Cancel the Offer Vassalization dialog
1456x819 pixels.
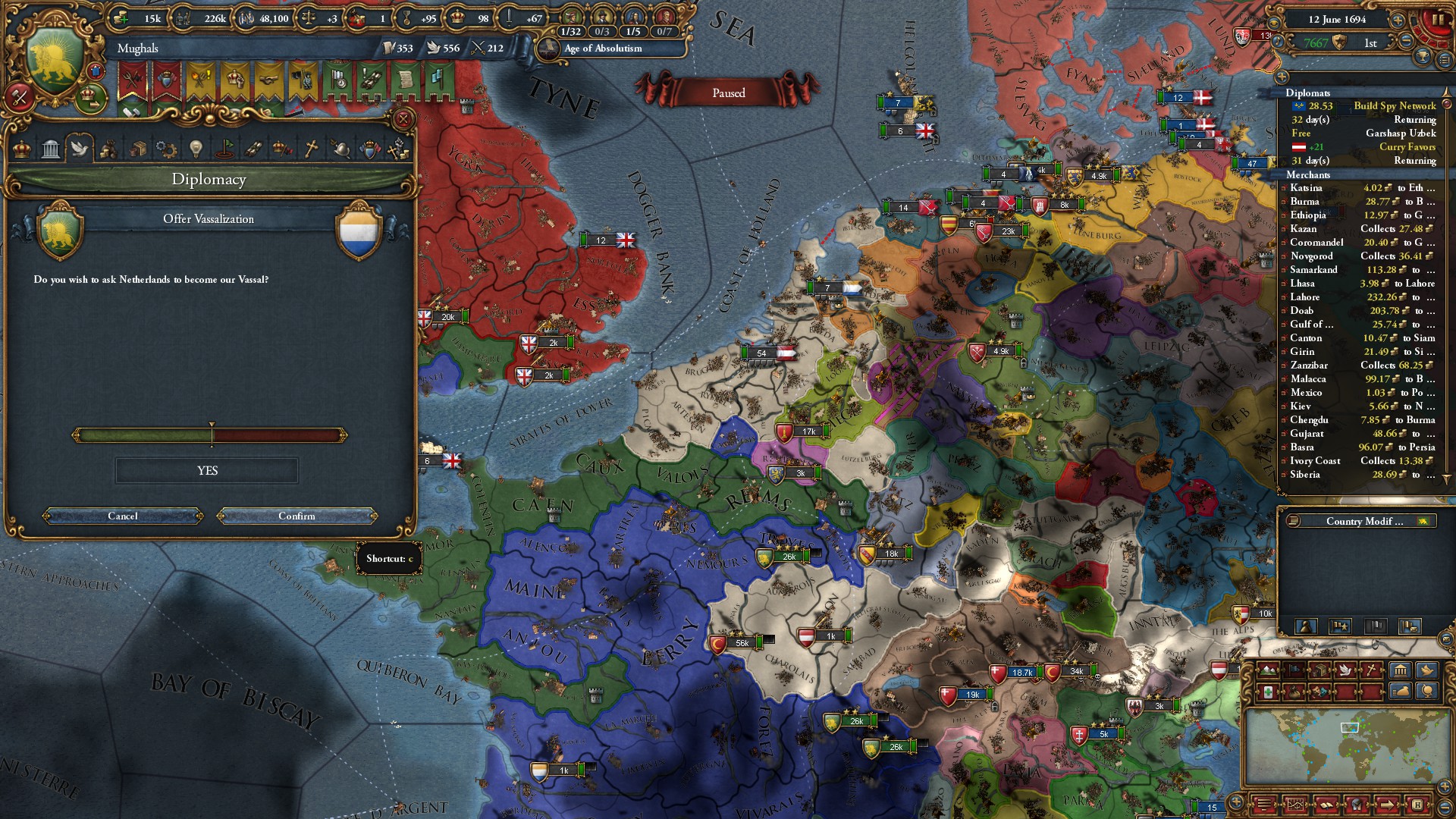[123, 516]
